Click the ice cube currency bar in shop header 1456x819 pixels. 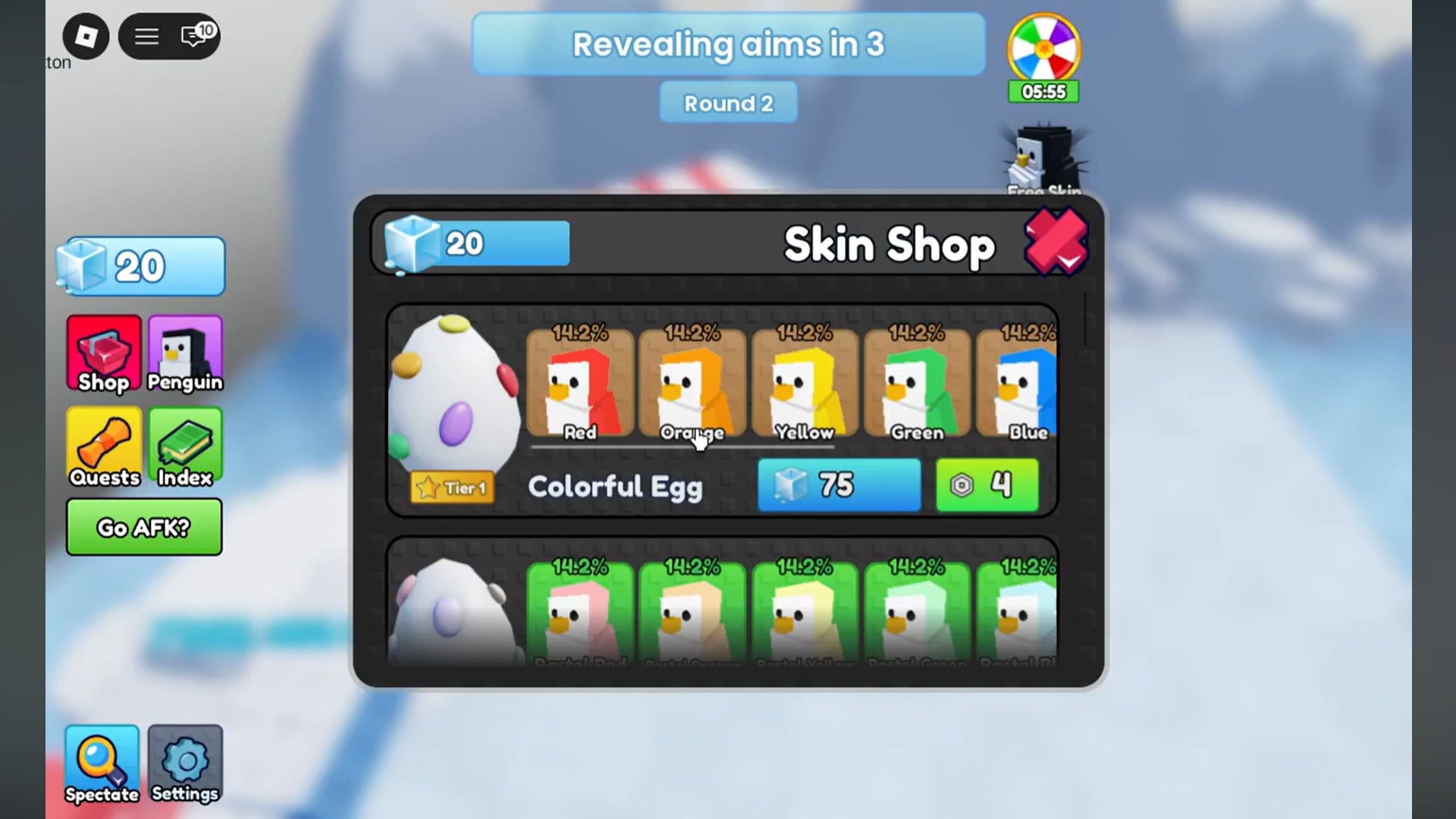[470, 243]
